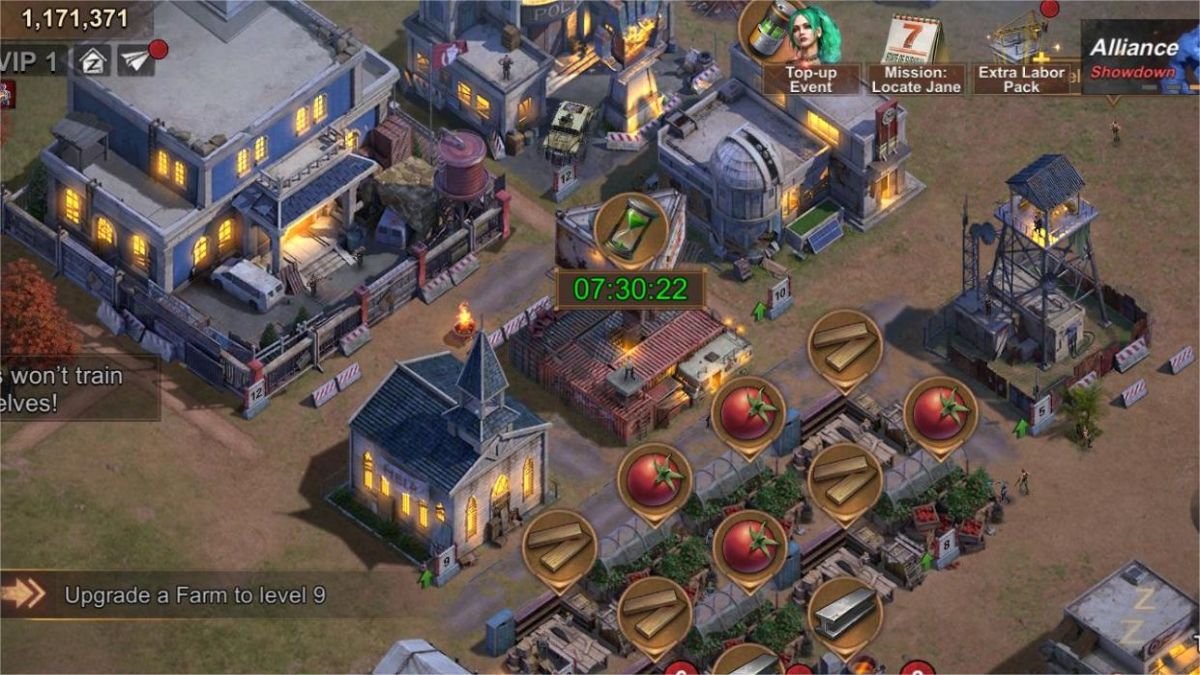Select the Upgrade a Farm to level 9 quest
1200x675 pixels.
(195, 595)
